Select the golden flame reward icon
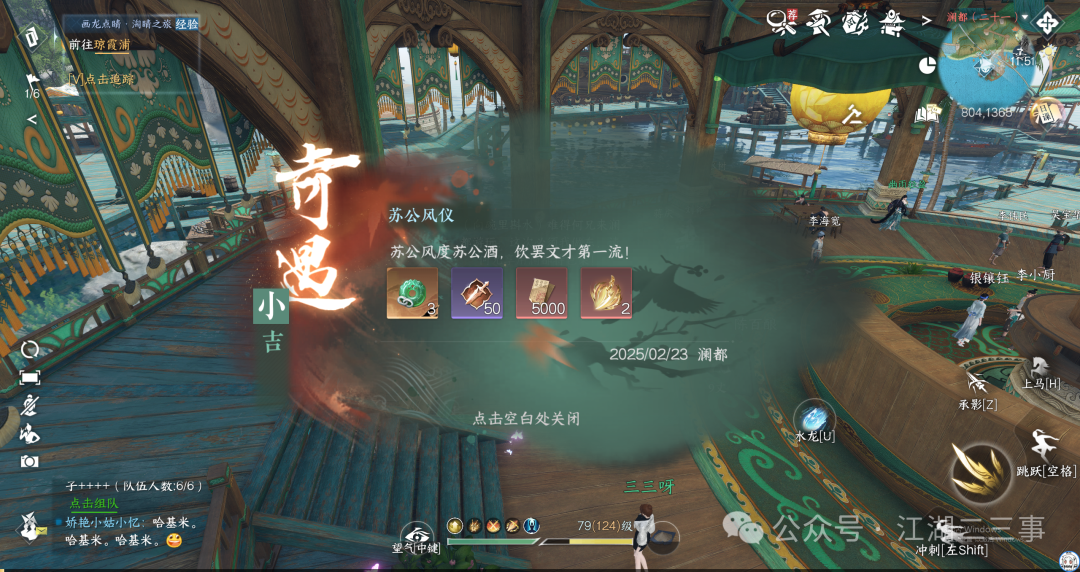The width and height of the screenshot is (1080, 572). [606, 293]
